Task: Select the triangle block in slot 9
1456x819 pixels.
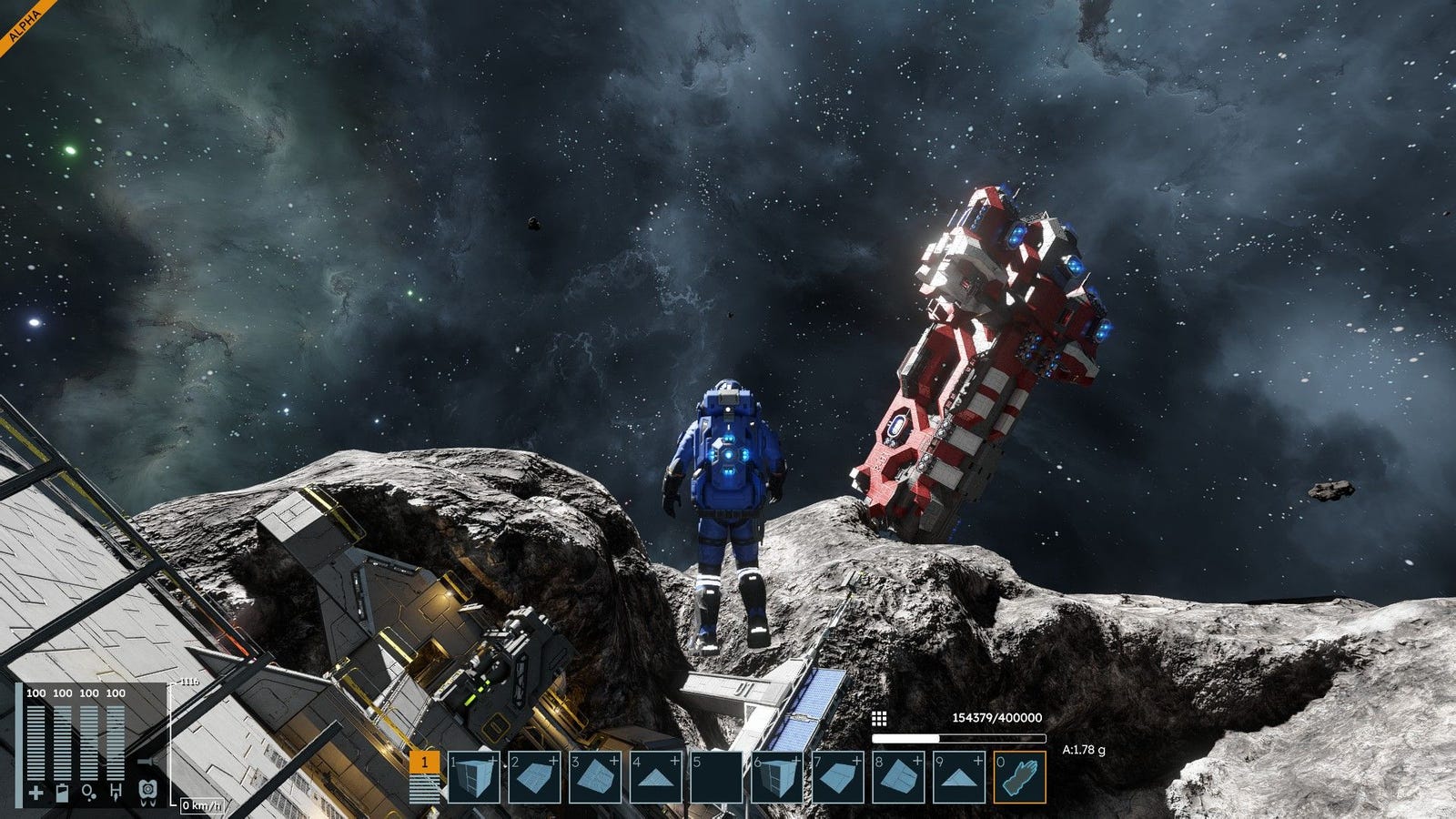Action: tap(958, 777)
